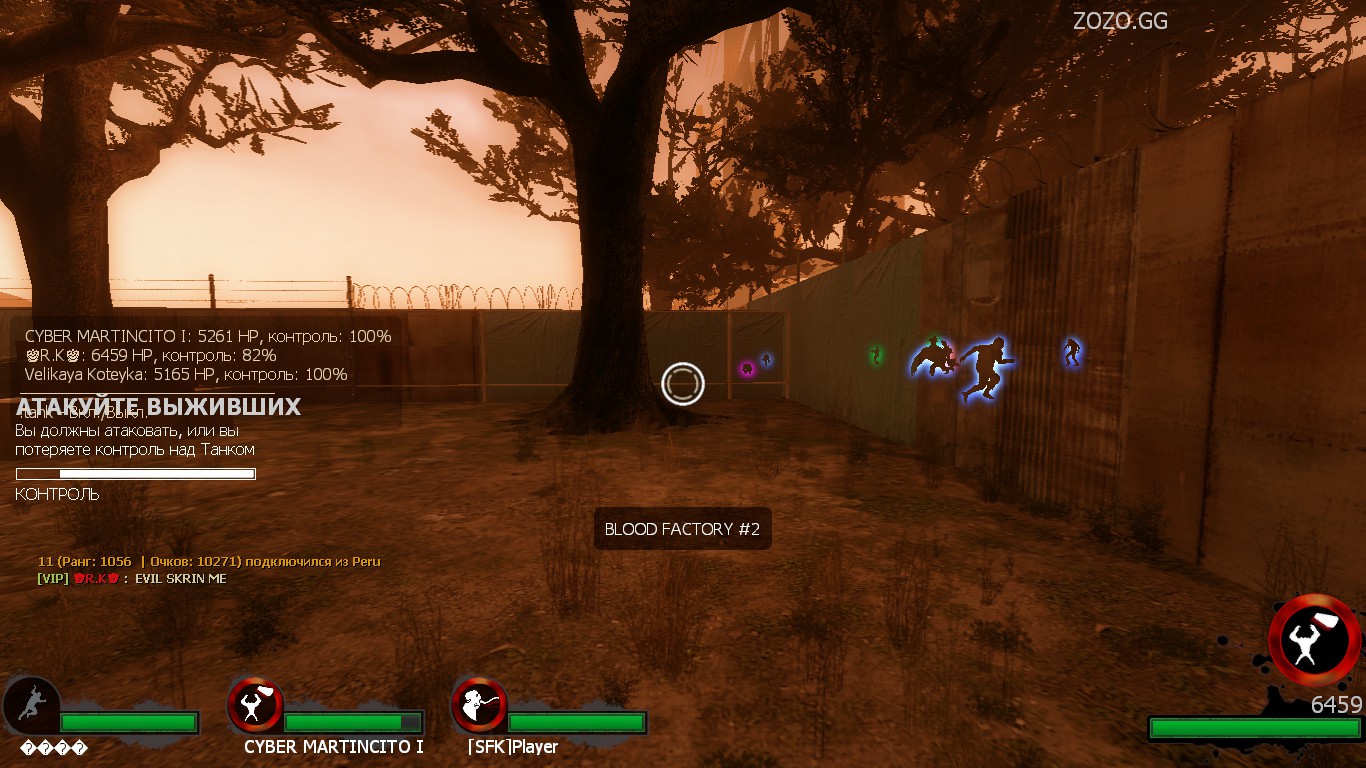Click the BLOOD FACTORY #2 map label

tap(682, 529)
